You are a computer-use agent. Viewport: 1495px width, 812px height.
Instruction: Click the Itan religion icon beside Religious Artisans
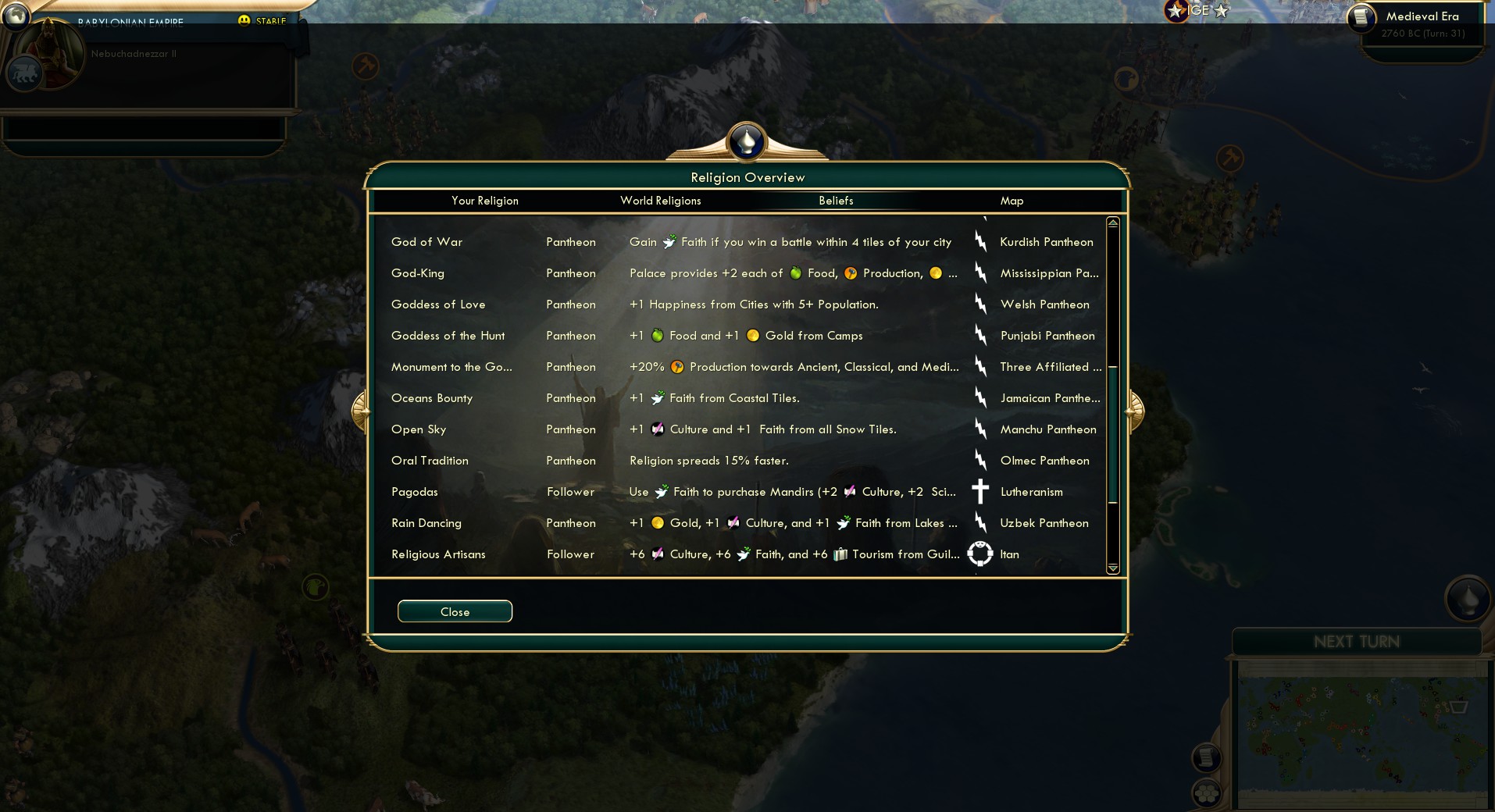point(979,554)
